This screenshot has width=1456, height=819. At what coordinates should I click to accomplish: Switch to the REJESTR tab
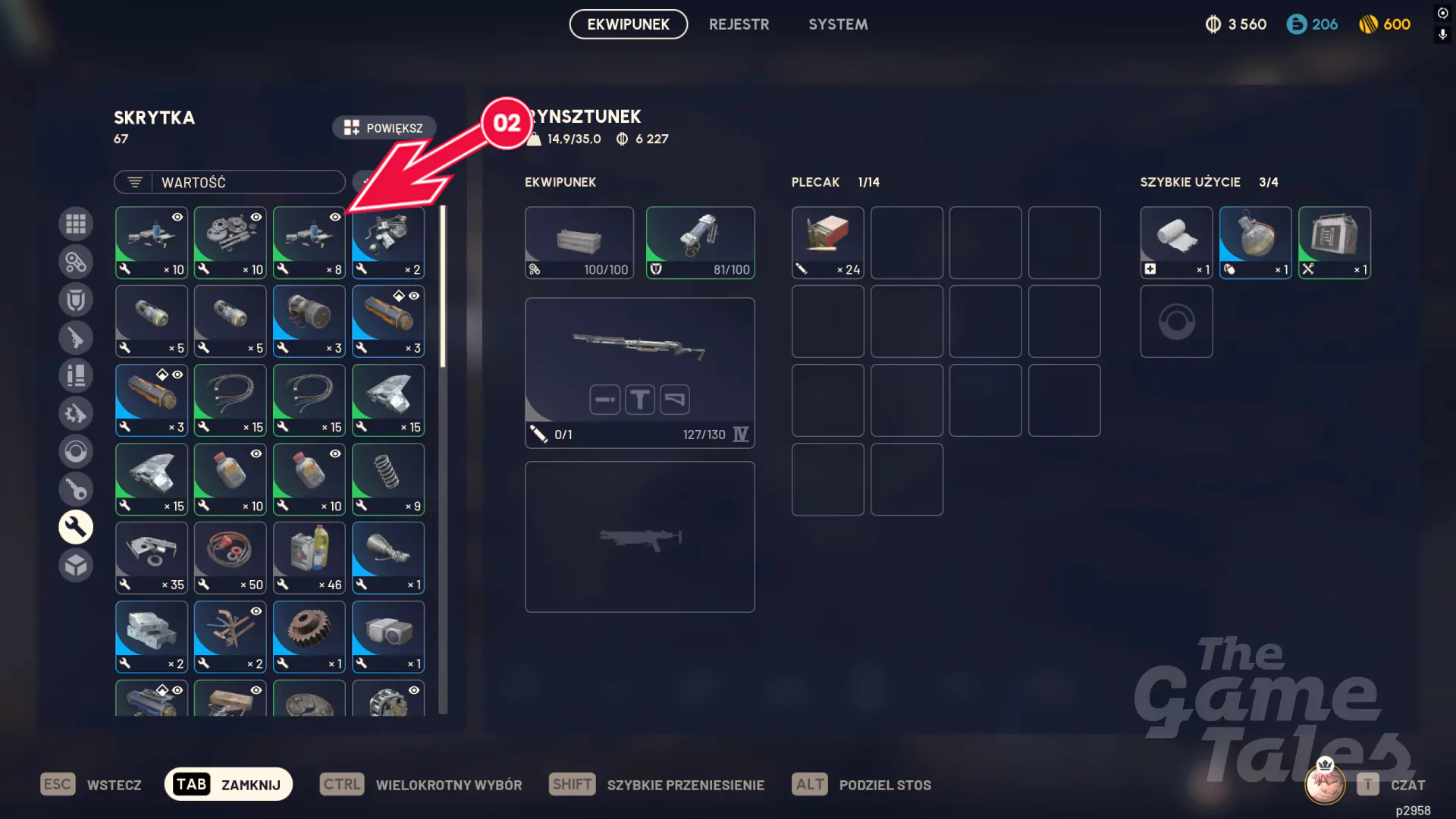tap(739, 24)
